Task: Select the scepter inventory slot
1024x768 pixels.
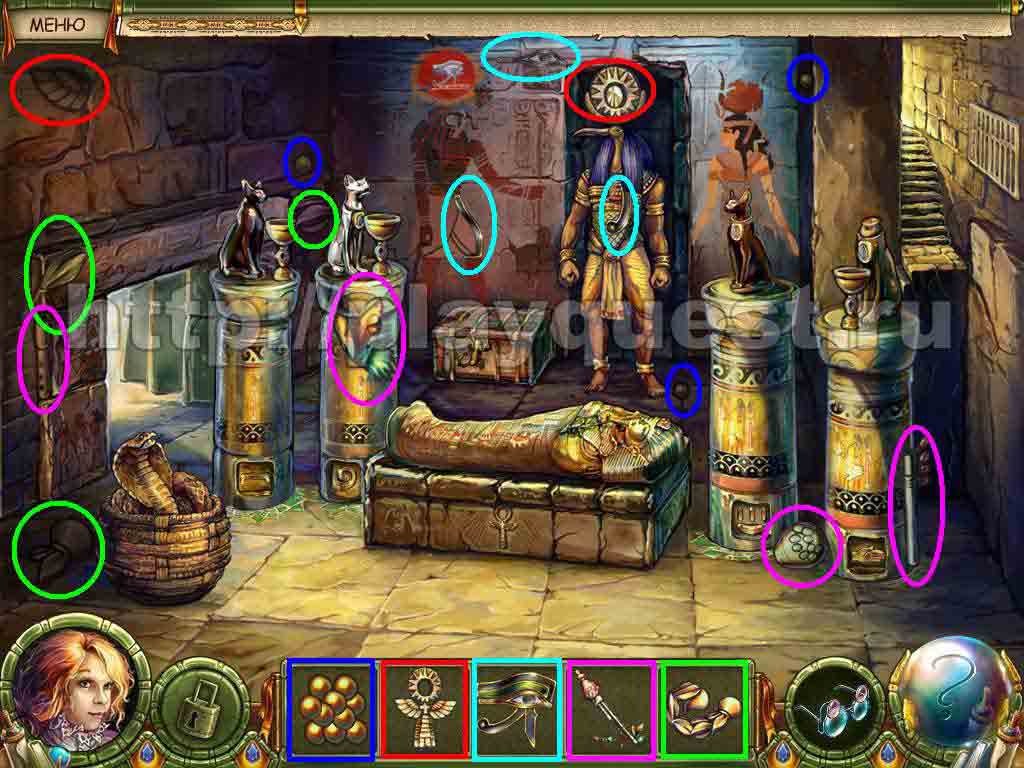Action: (611, 708)
